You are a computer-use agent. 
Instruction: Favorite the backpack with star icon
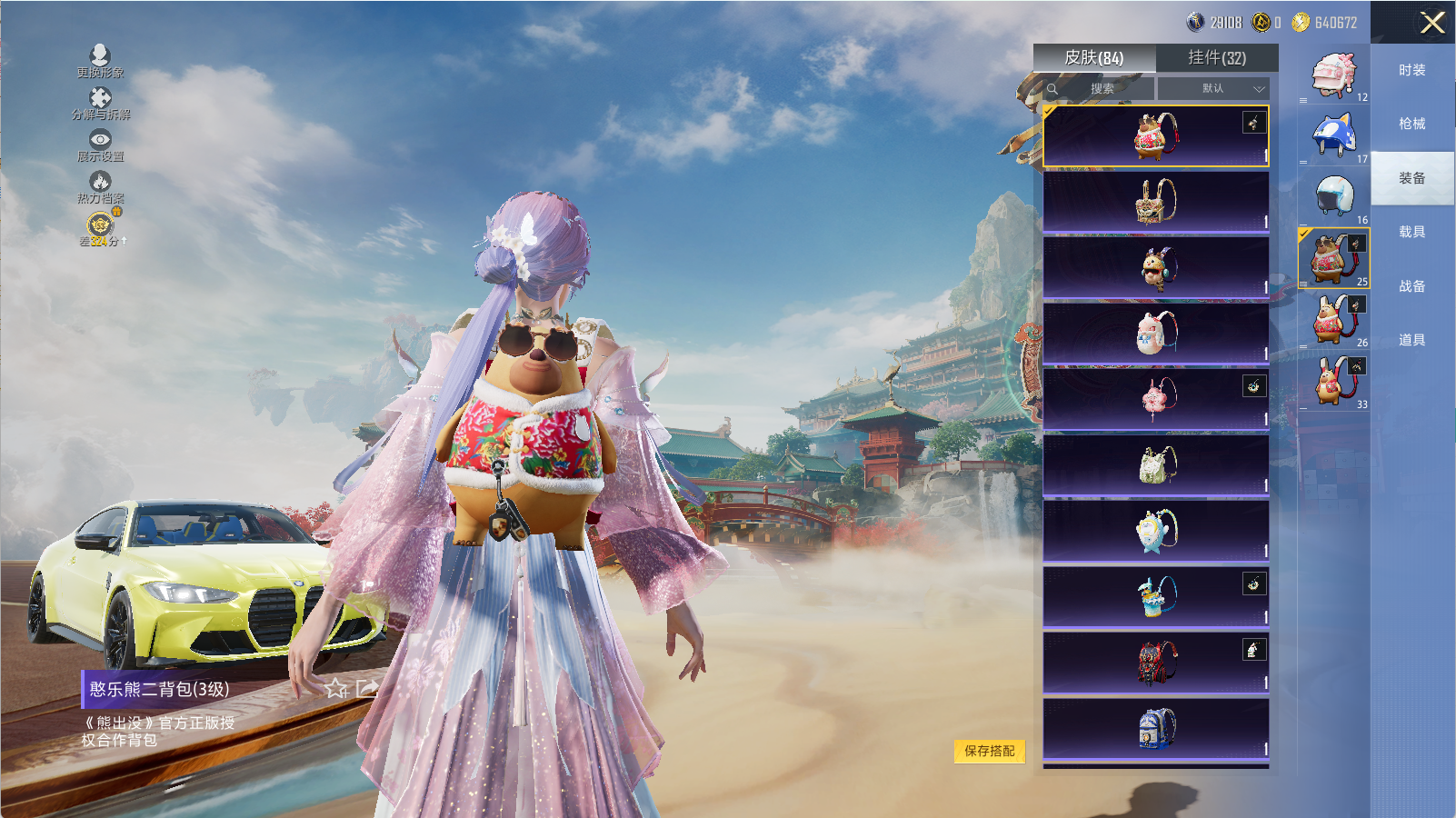click(x=336, y=688)
